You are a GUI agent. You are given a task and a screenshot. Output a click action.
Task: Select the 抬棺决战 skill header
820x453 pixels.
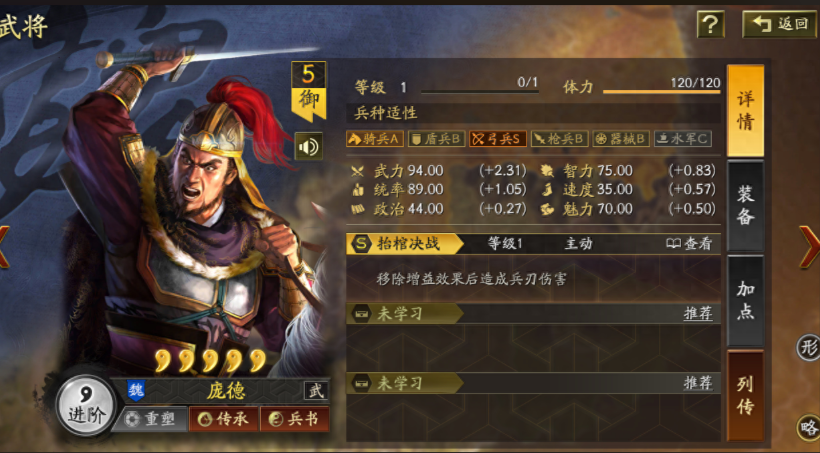coord(405,243)
